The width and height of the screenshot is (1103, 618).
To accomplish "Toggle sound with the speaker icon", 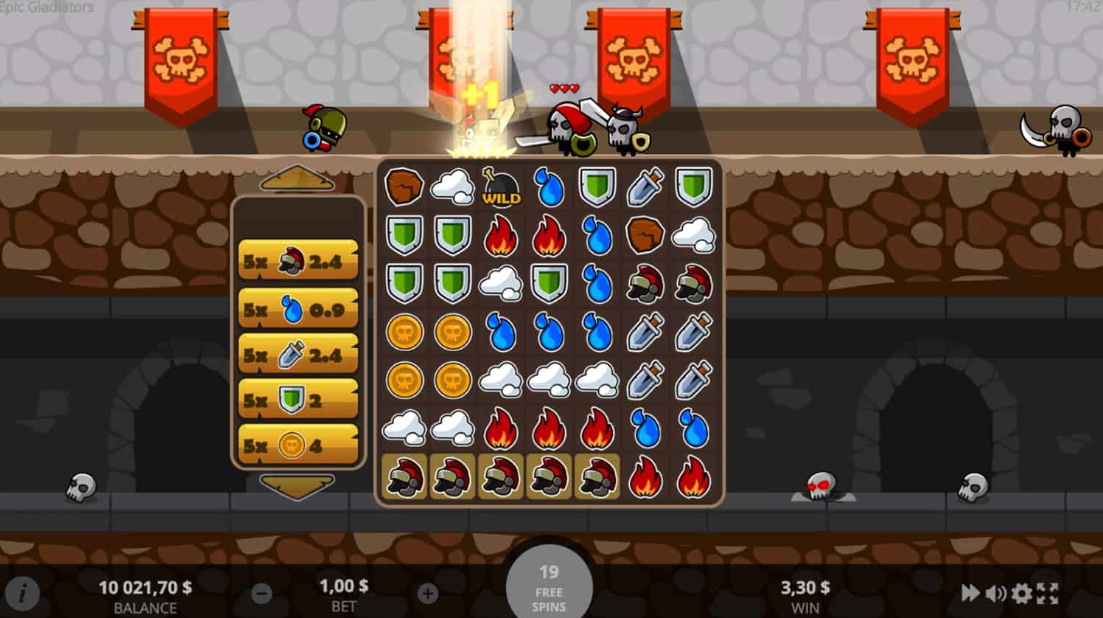I will pyautogui.click(x=996, y=593).
